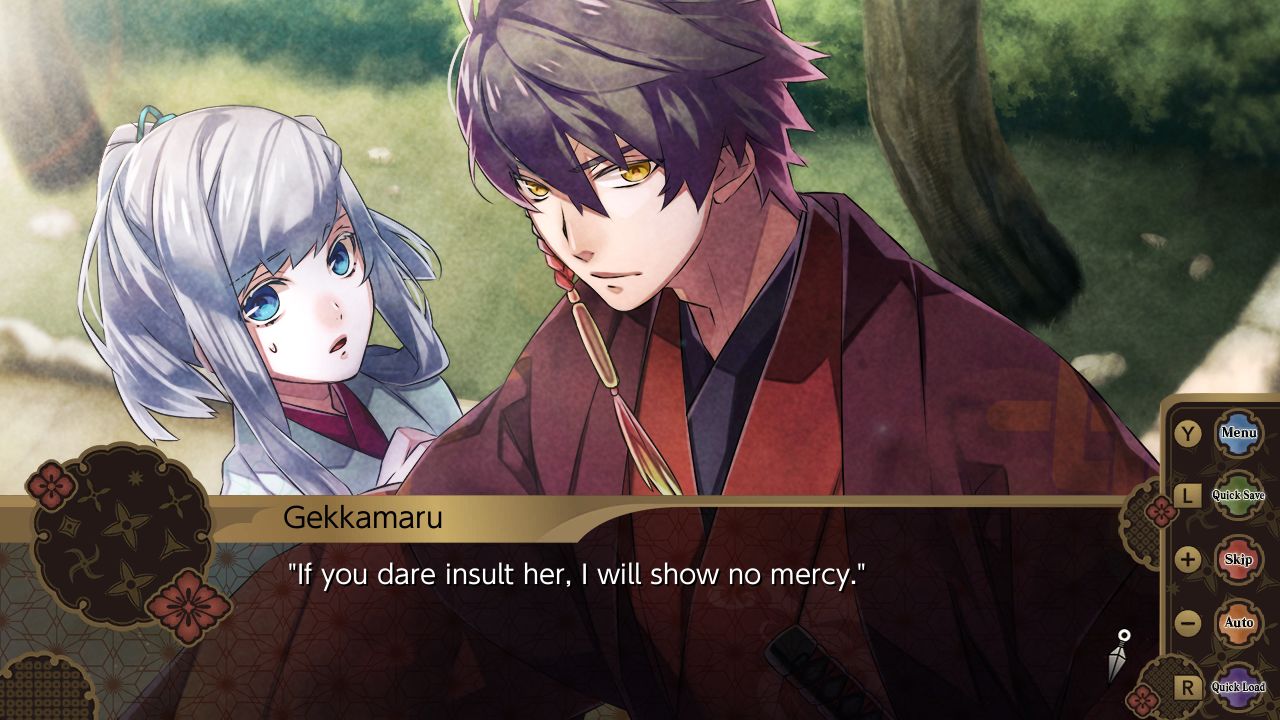Image resolution: width=1280 pixels, height=720 pixels.
Task: Quick Save the current progress
Action: (1238, 494)
